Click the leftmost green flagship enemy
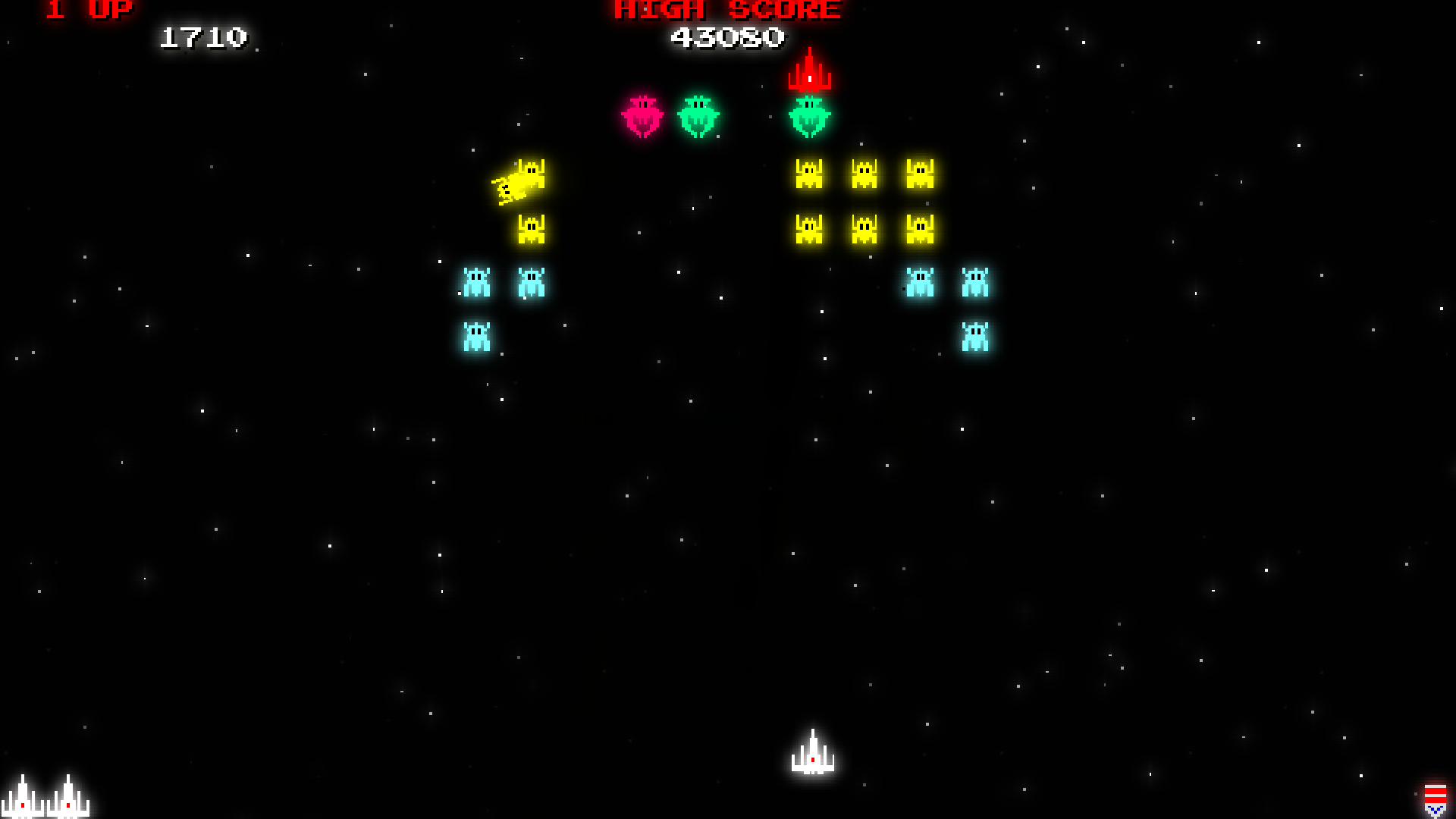This screenshot has width=1456, height=819. [x=699, y=115]
